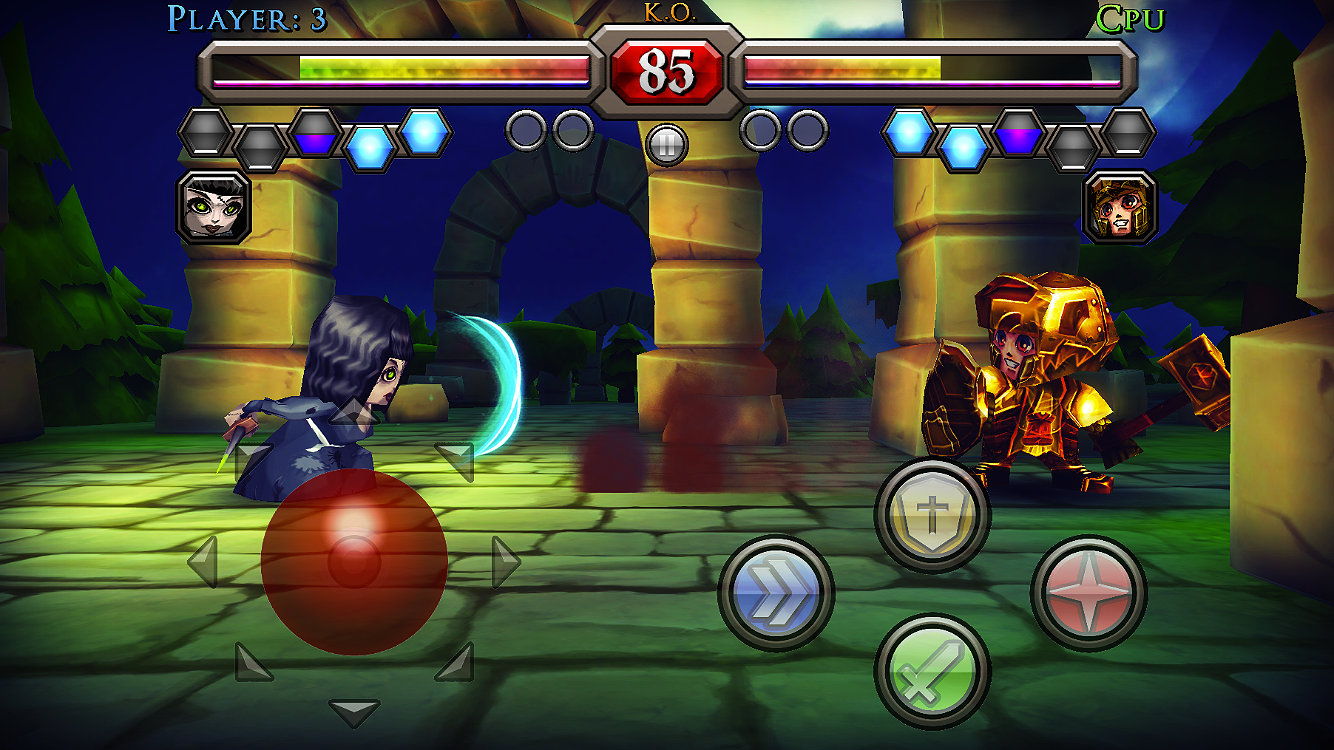Hit the red star special attack button
Viewport: 1334px width, 750px height.
pyautogui.click(x=1088, y=593)
